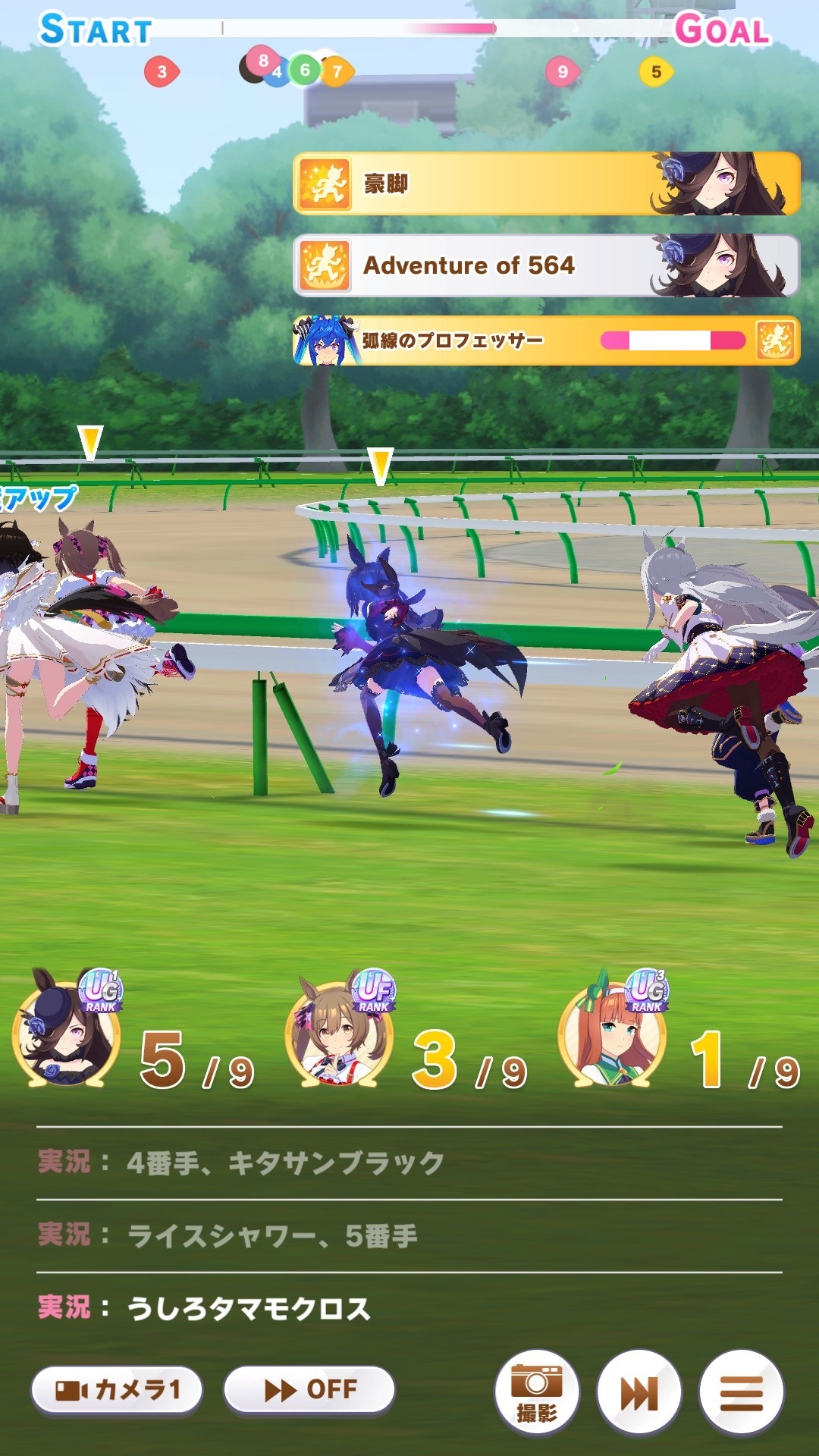Take a screenshot with the 撮影 camera button
Viewport: 819px width, 1456px height.
tap(537, 1392)
